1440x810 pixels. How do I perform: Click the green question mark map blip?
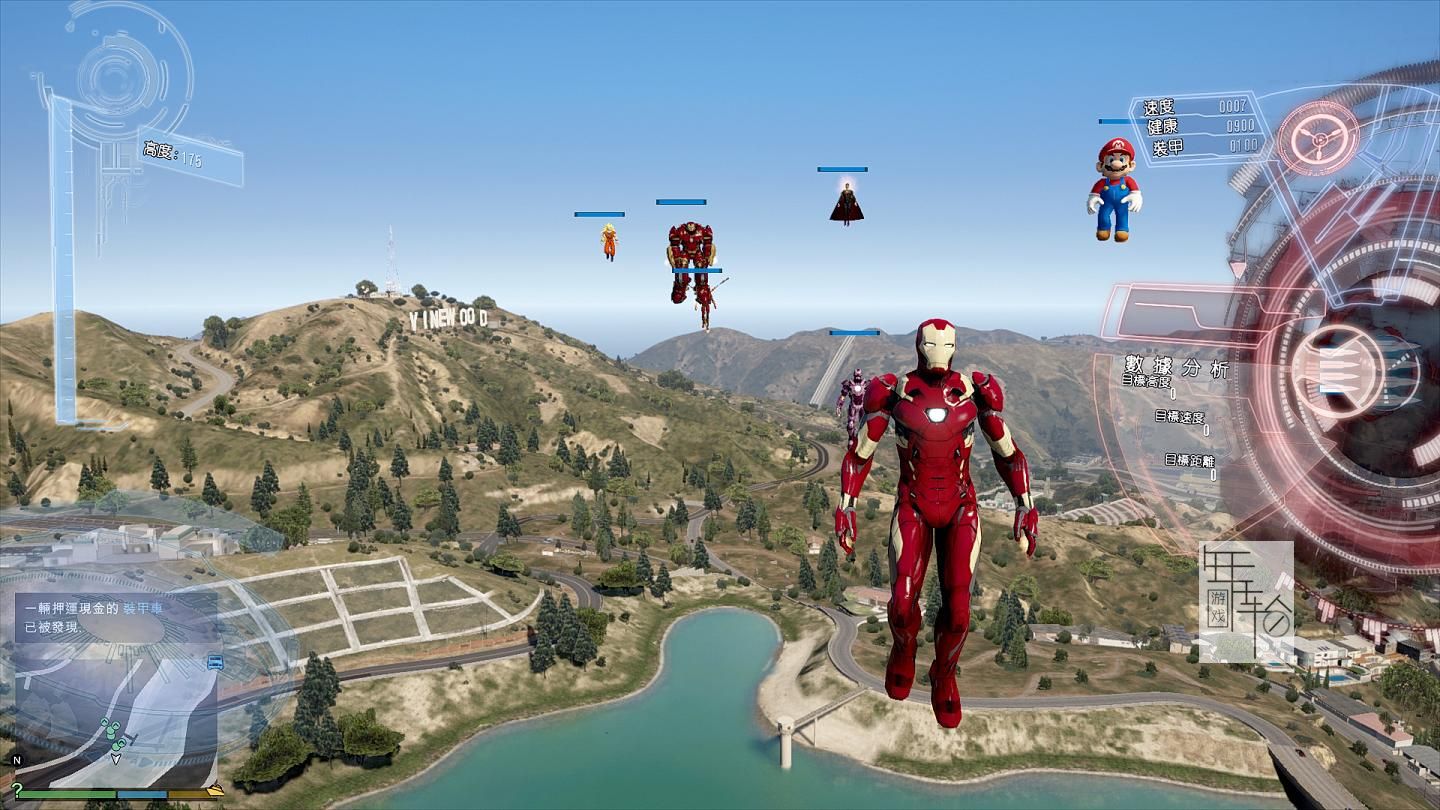(17, 791)
